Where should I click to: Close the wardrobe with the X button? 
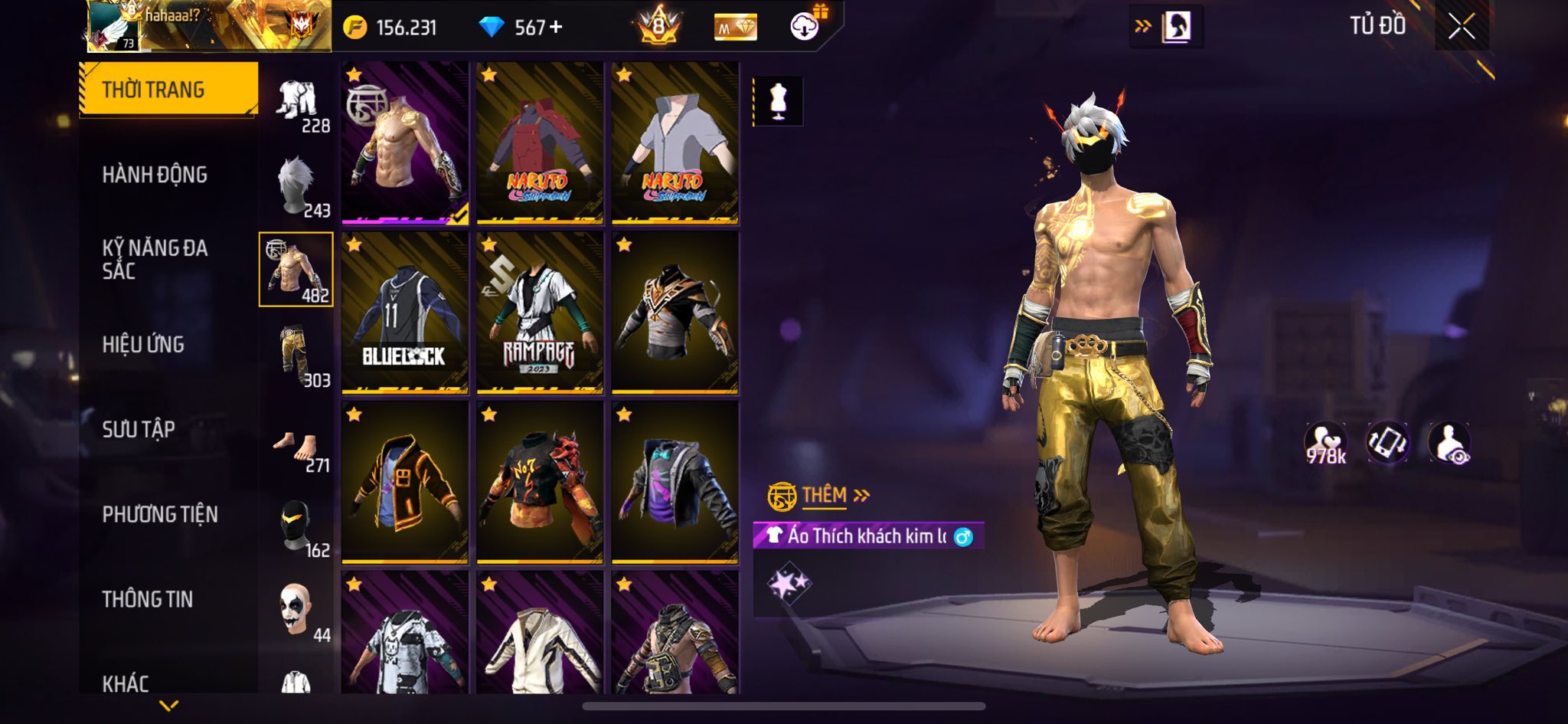pos(1461,27)
